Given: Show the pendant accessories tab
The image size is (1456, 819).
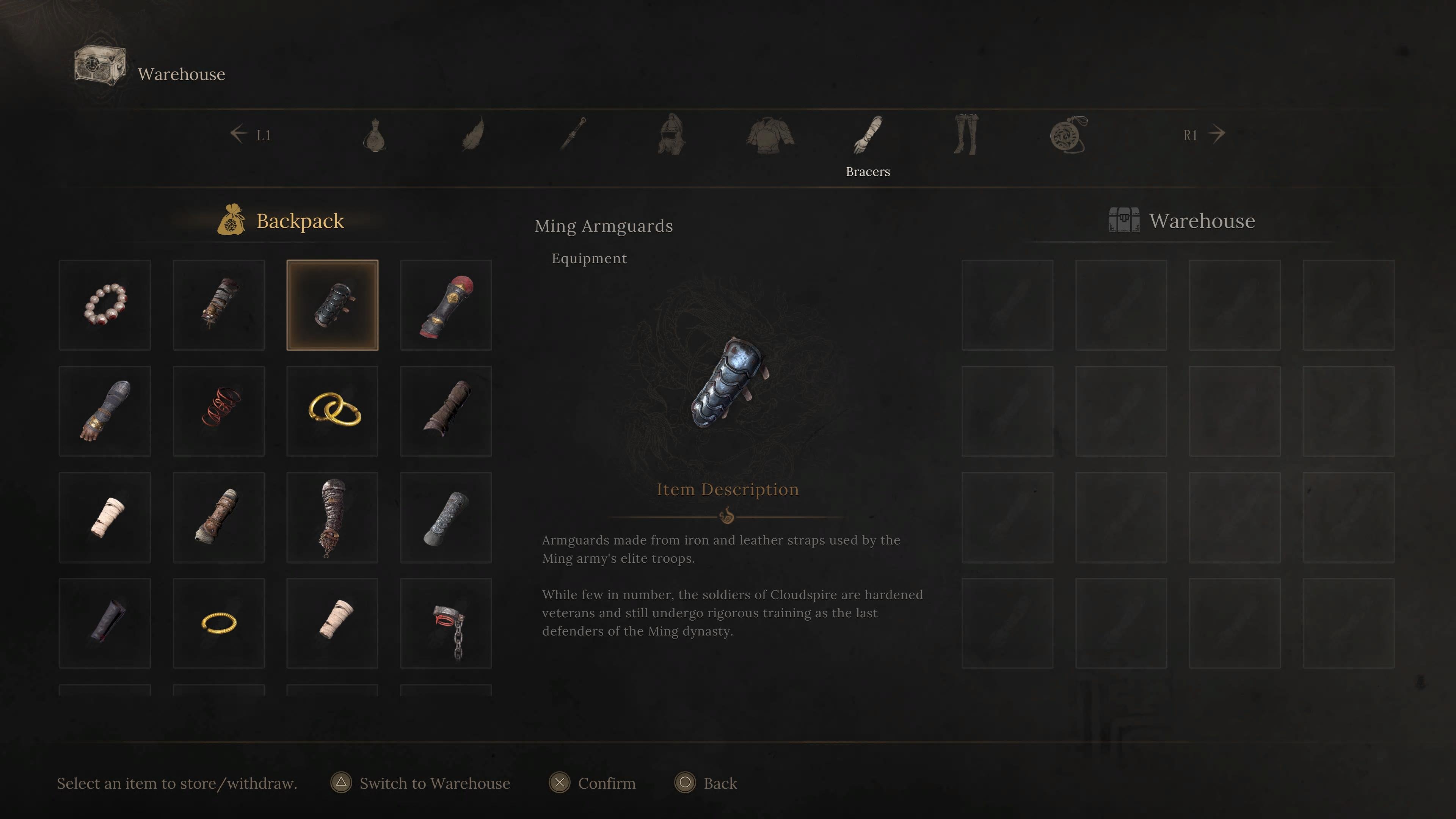Looking at the screenshot, I should tap(1068, 135).
